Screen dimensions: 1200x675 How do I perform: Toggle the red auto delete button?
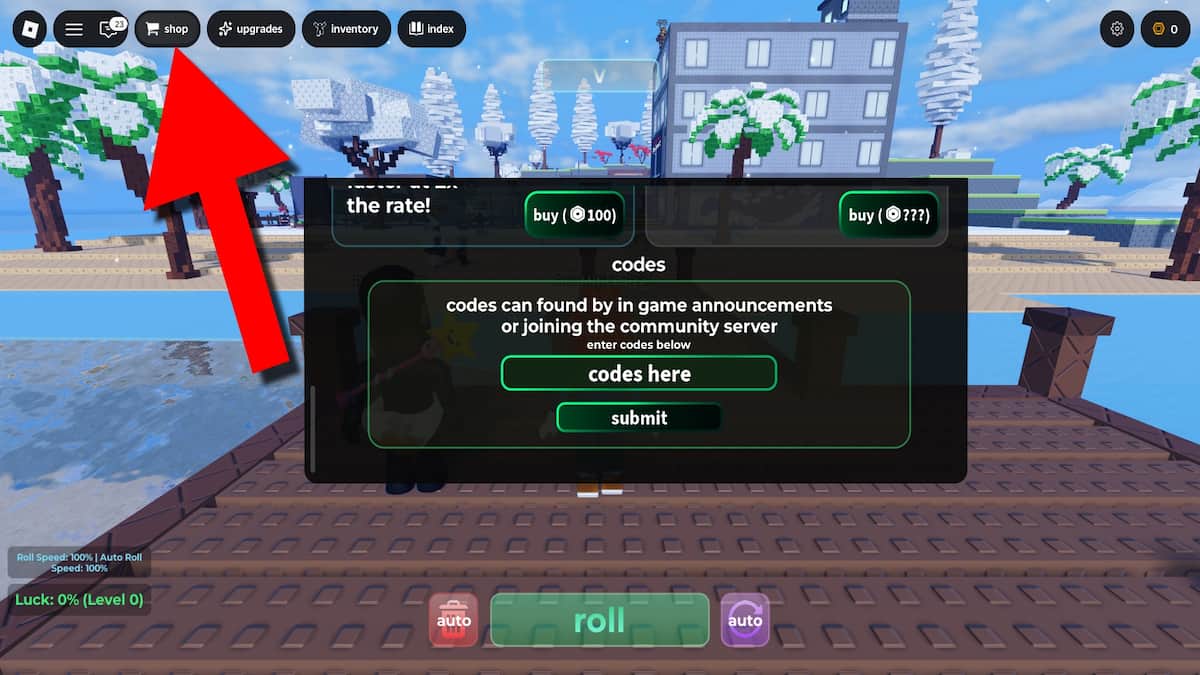455,620
